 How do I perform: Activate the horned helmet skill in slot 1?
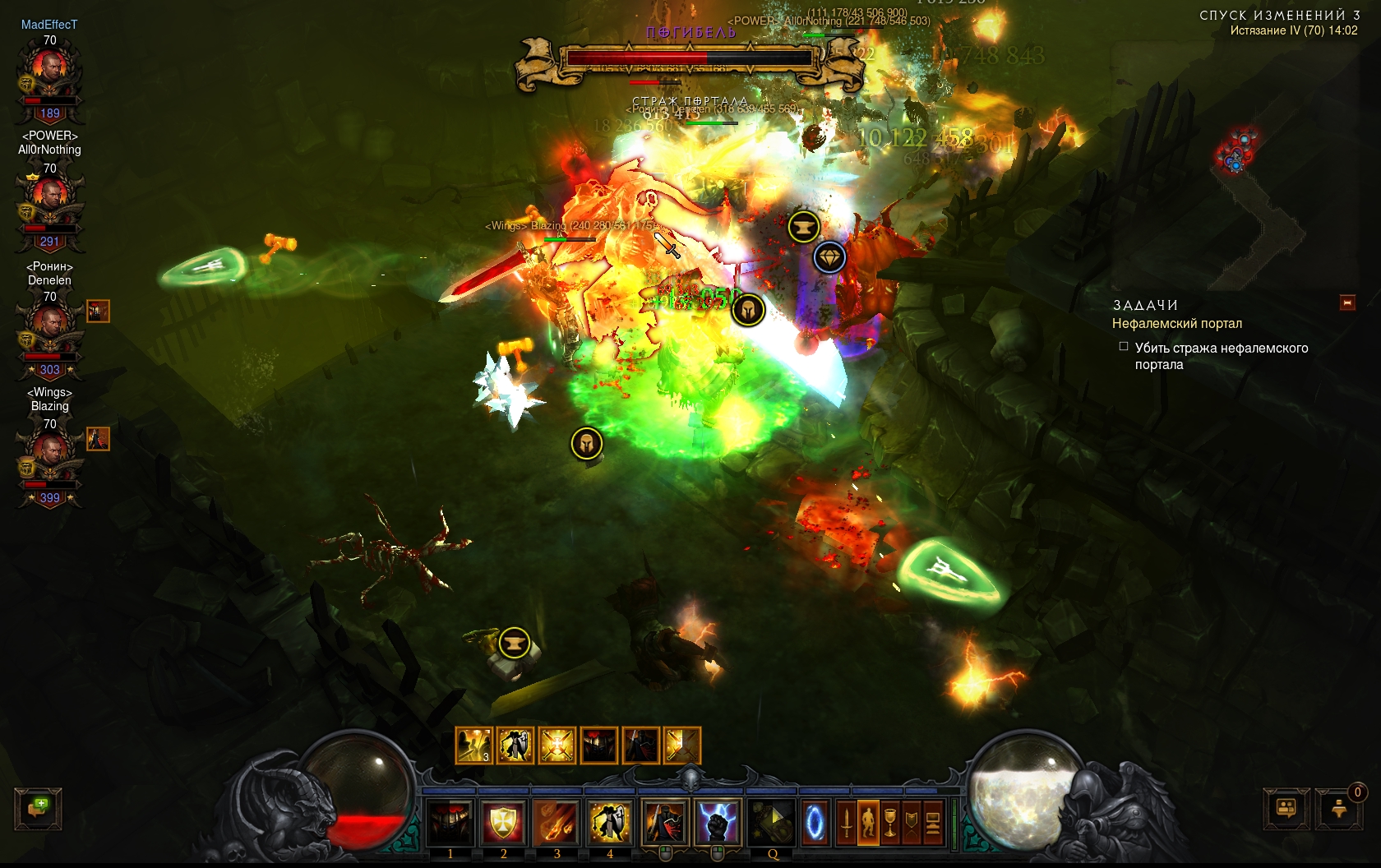(x=450, y=821)
